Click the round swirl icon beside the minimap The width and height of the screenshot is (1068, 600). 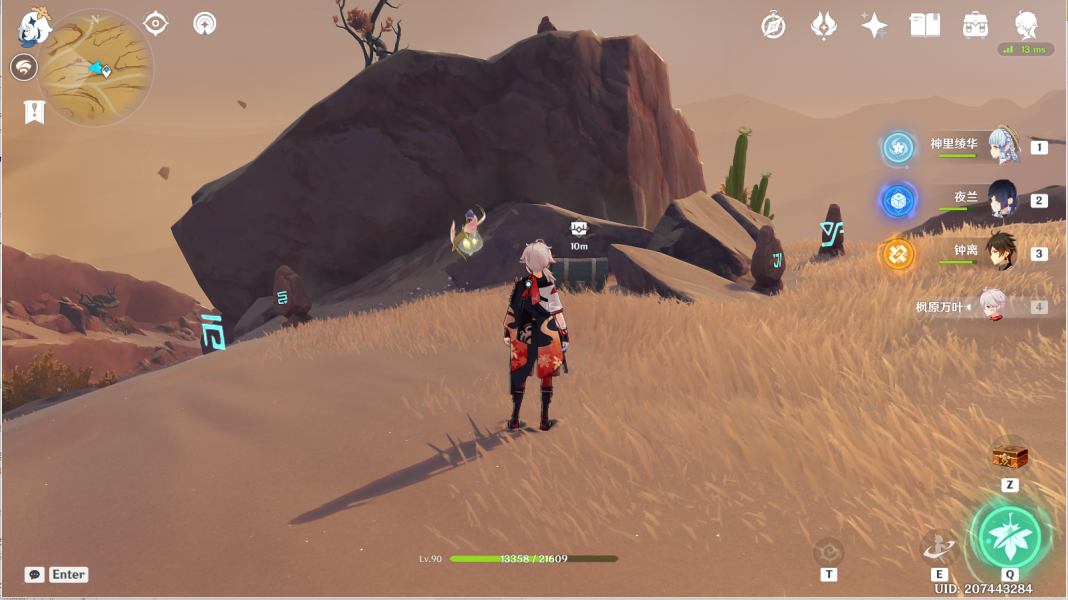[24, 68]
